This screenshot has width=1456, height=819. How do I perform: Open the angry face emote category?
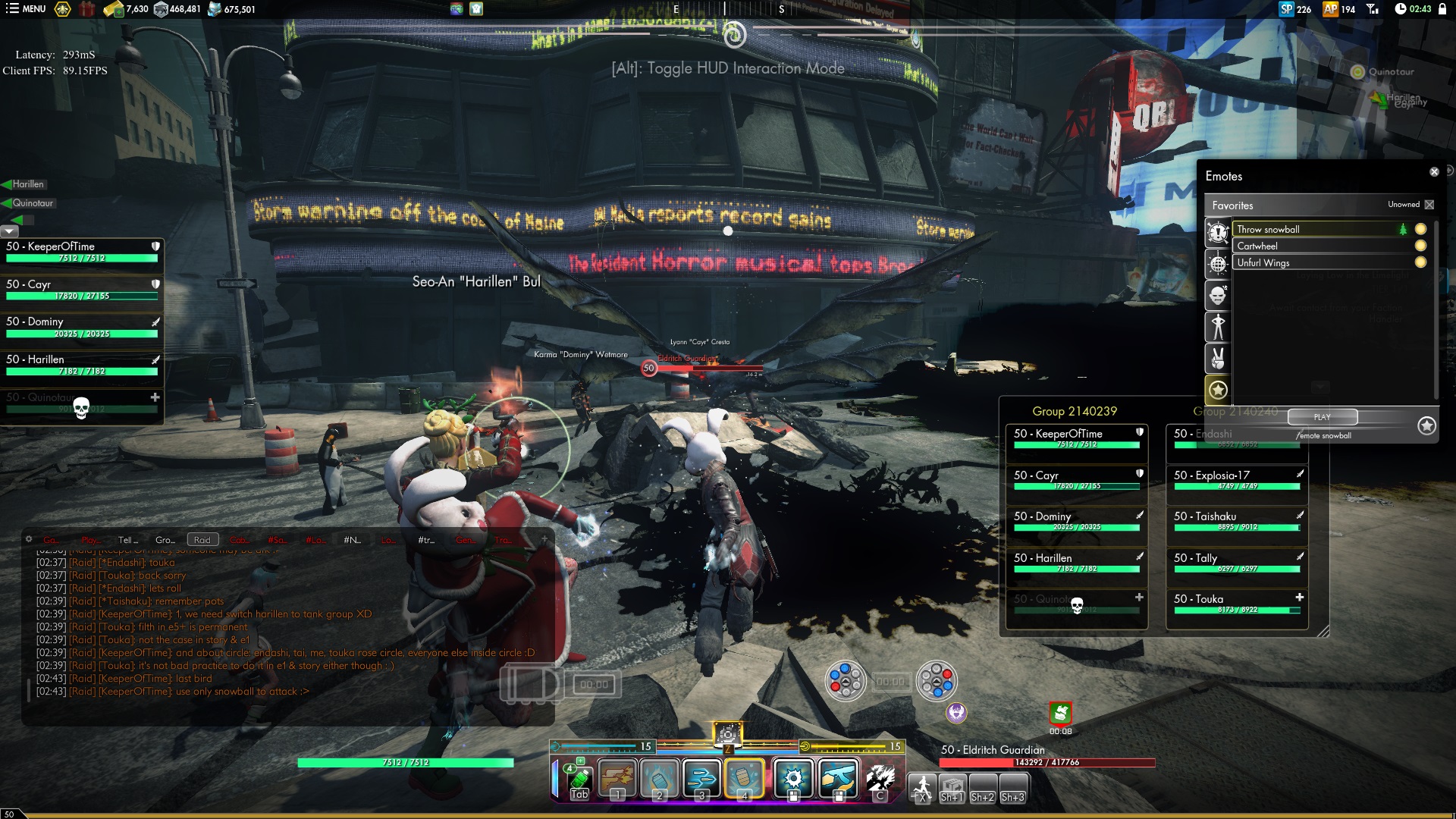(x=1218, y=295)
